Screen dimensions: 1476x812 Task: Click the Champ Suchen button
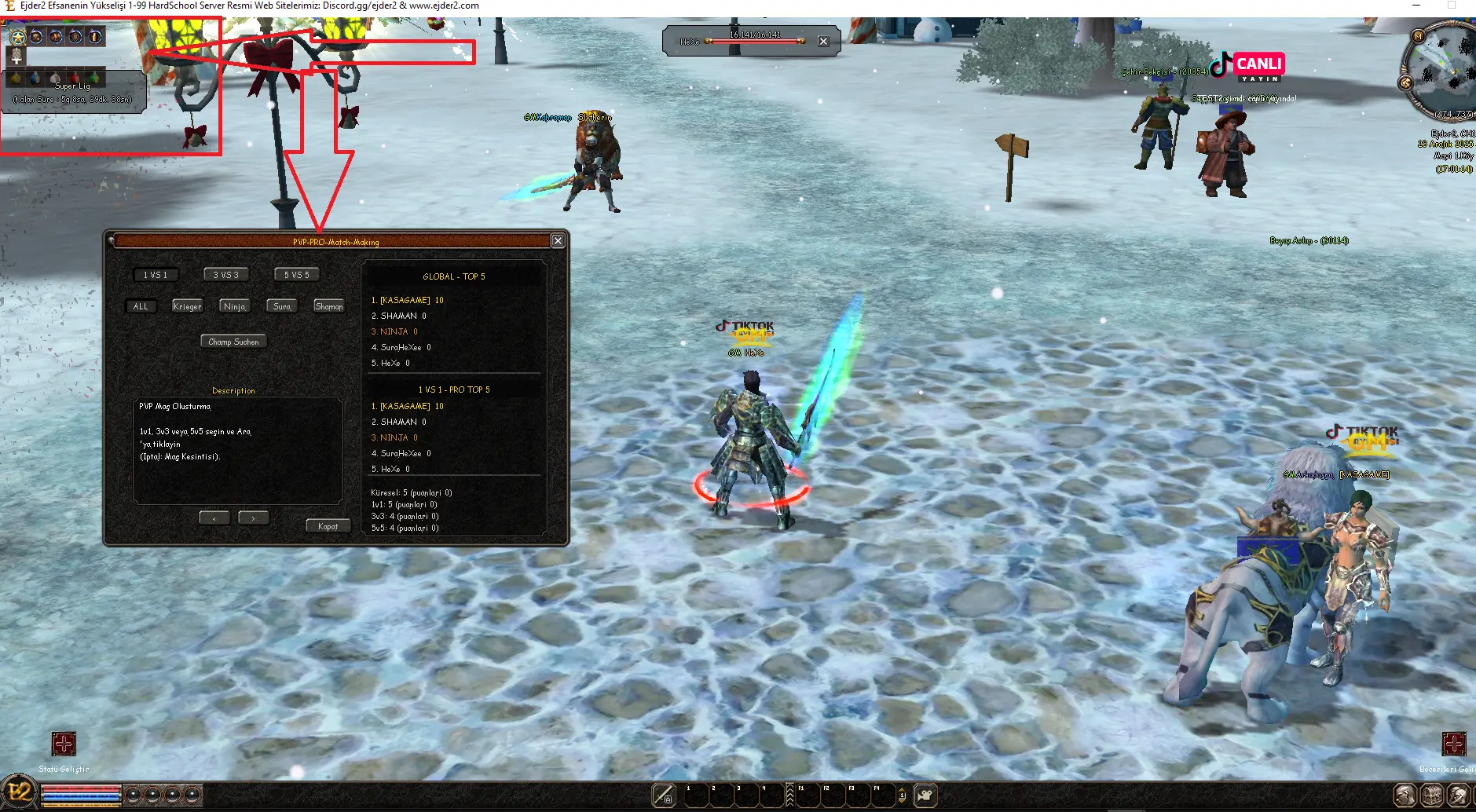233,342
